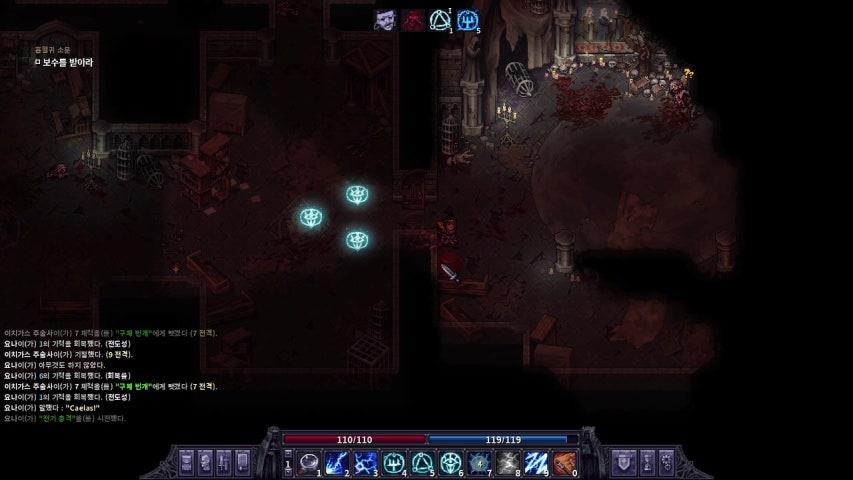This screenshot has height=480, width=853.
Task: Cast the trident rune spell in slot 4
Action: [x=394, y=462]
